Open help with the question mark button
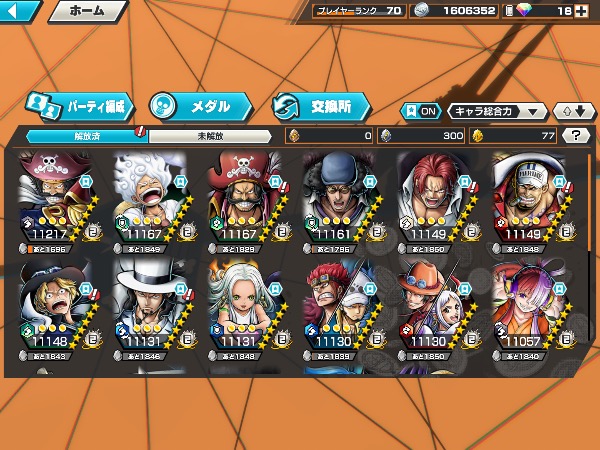600x450 pixels. 576,135
